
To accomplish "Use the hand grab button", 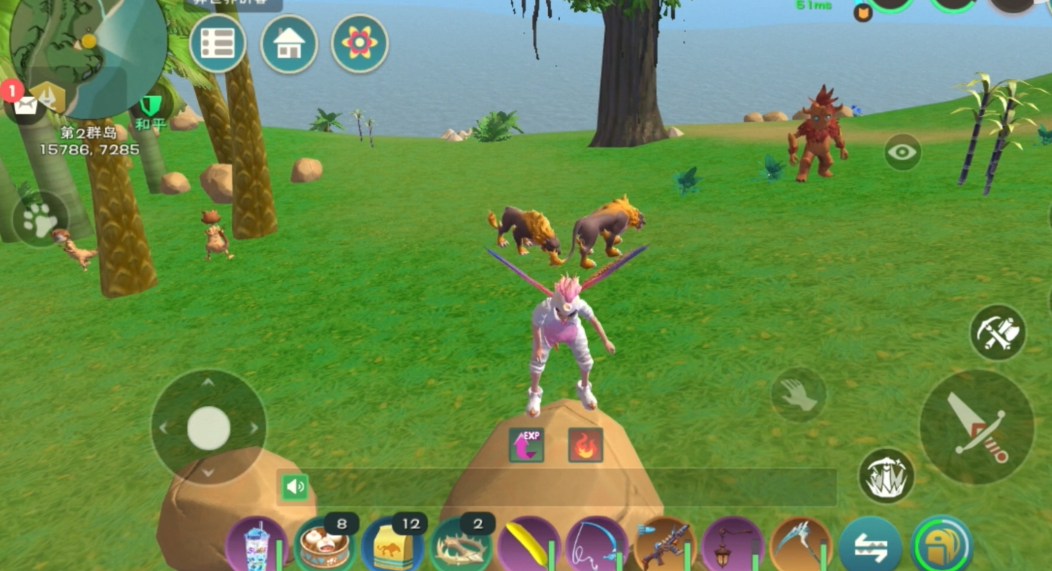I will click(798, 395).
